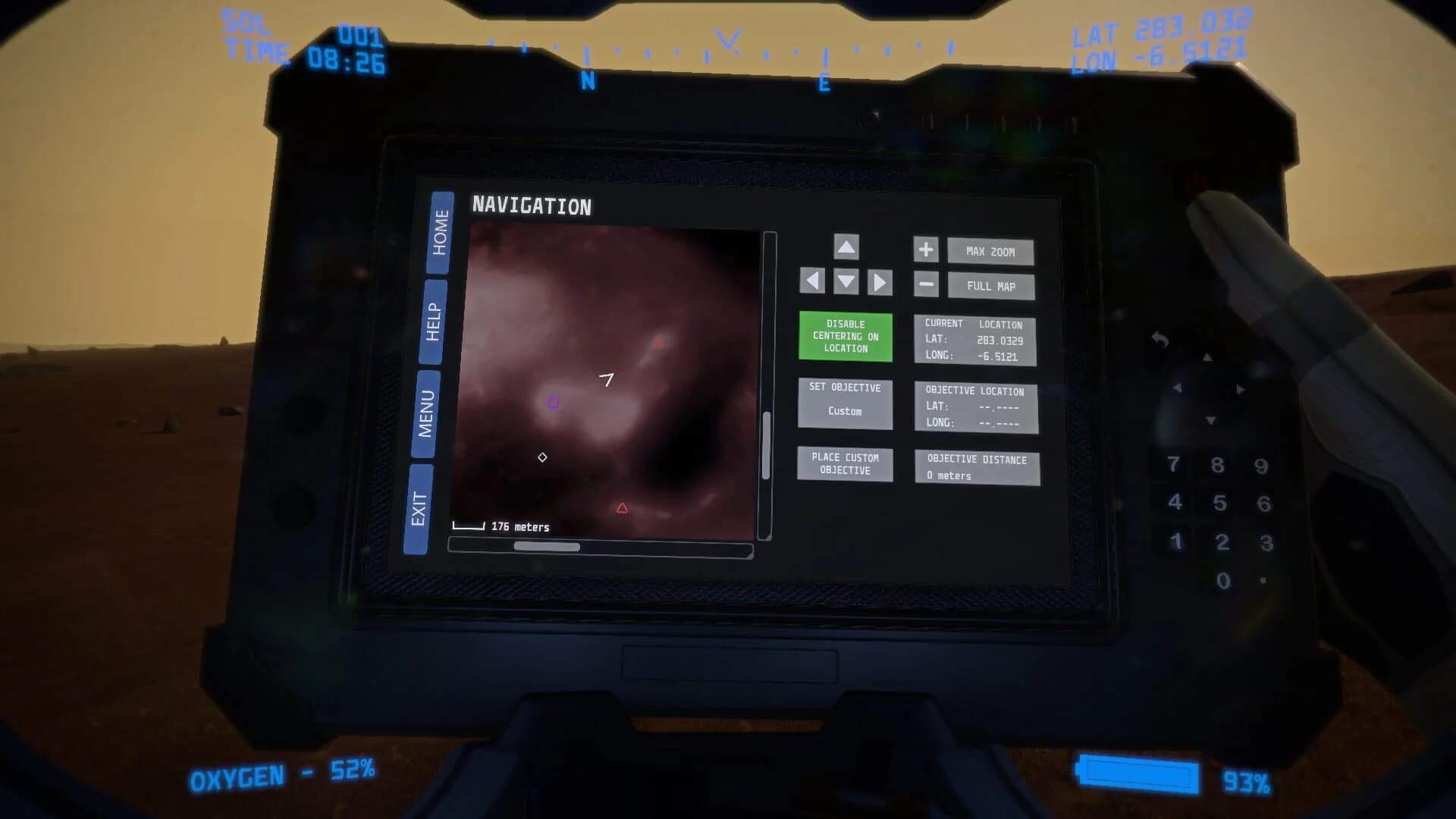The width and height of the screenshot is (1456, 819).
Task: Click the red triangle marker on the map
Action: pos(623,507)
